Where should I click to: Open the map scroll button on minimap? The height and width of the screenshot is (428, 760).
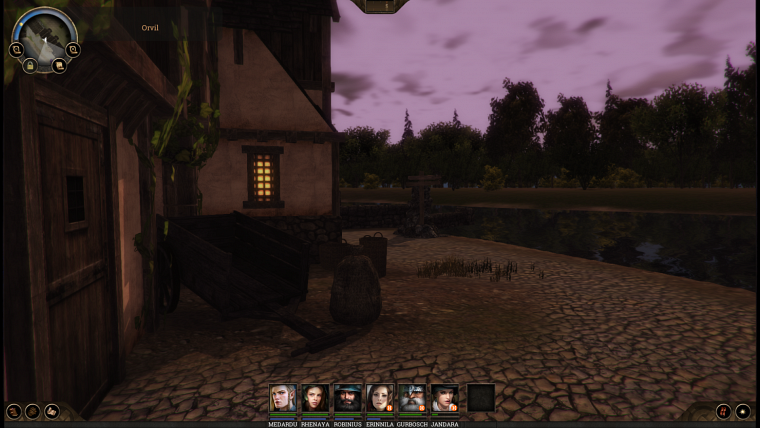(x=59, y=66)
